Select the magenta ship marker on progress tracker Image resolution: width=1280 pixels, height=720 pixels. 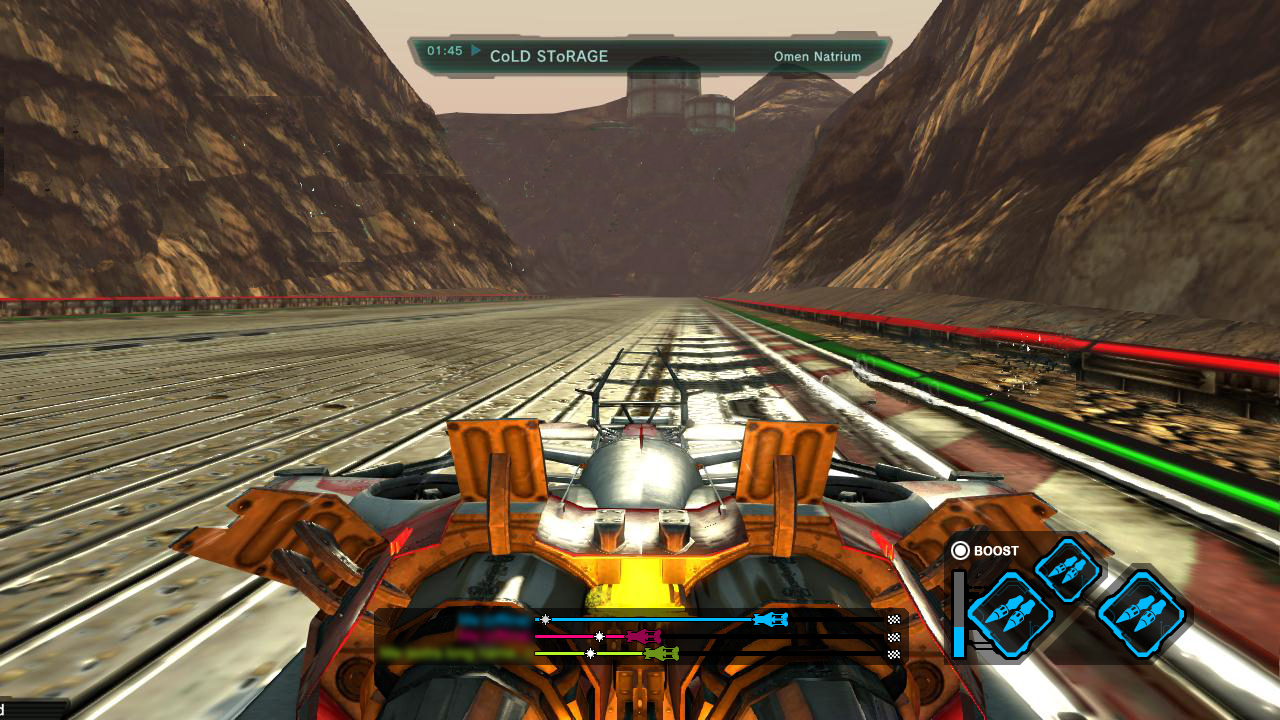click(643, 636)
